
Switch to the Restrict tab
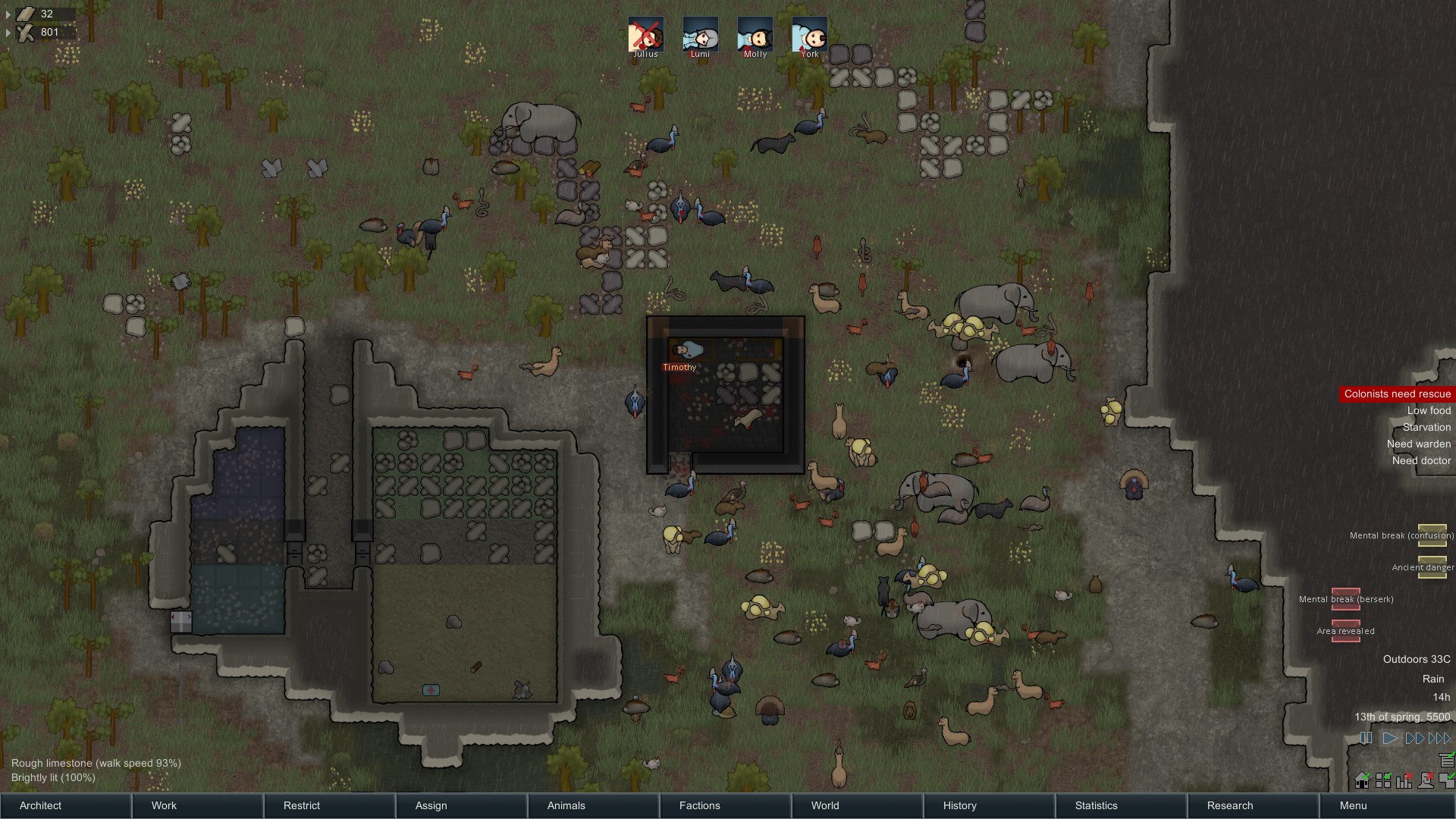point(302,805)
